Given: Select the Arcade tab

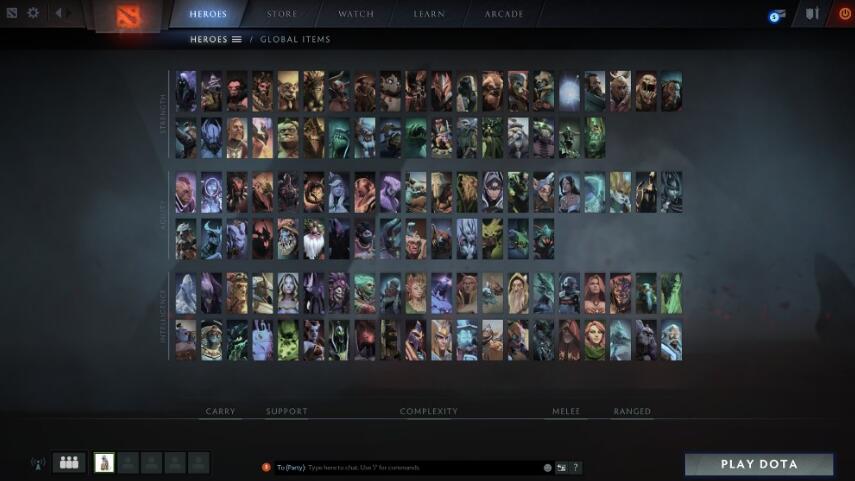Looking at the screenshot, I should coord(504,14).
